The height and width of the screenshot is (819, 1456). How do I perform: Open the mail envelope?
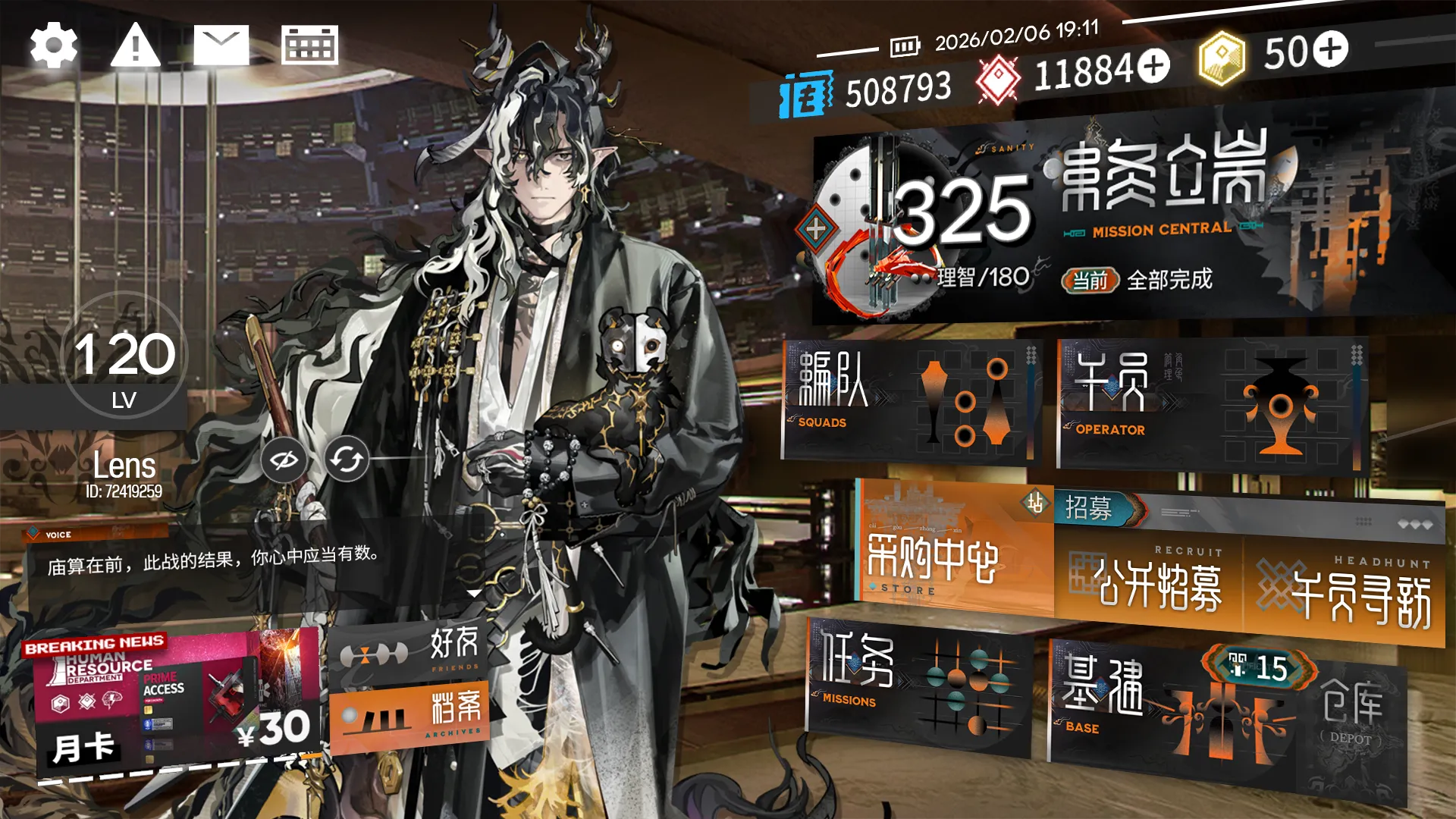pyautogui.click(x=221, y=45)
